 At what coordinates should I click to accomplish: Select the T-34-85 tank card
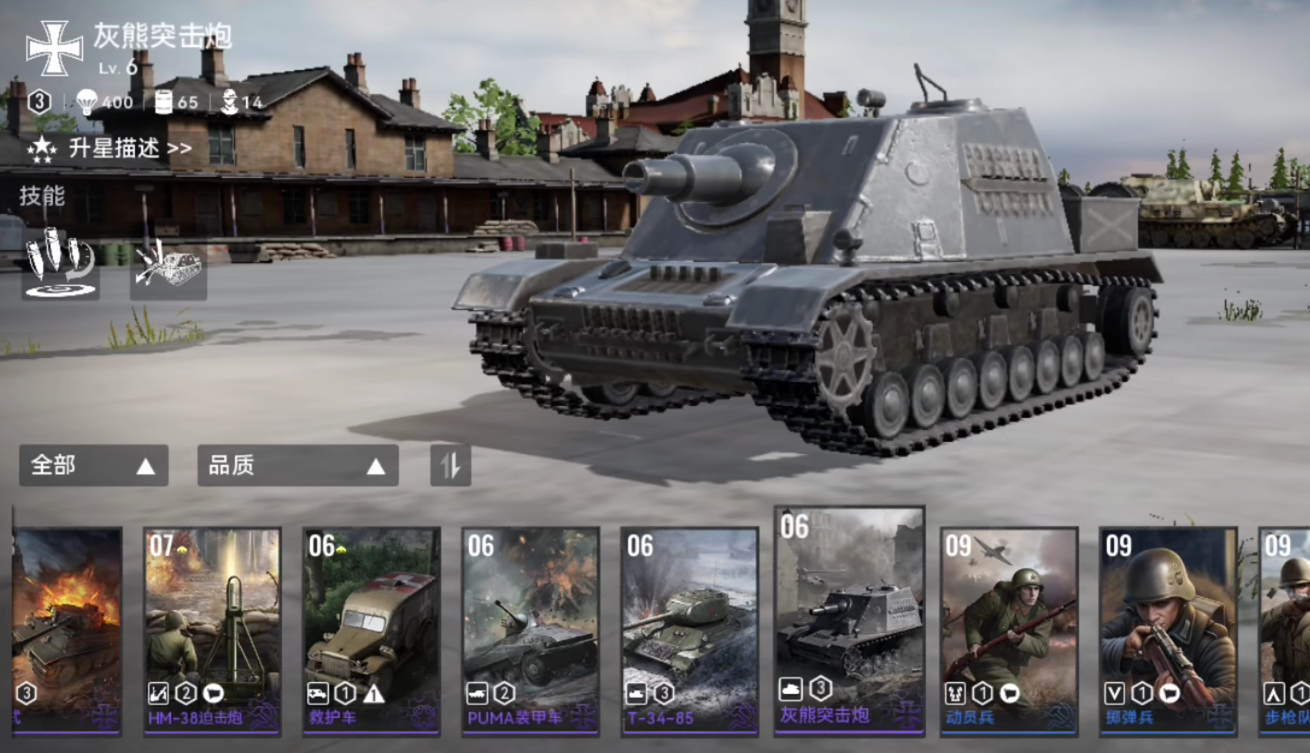[x=689, y=630]
